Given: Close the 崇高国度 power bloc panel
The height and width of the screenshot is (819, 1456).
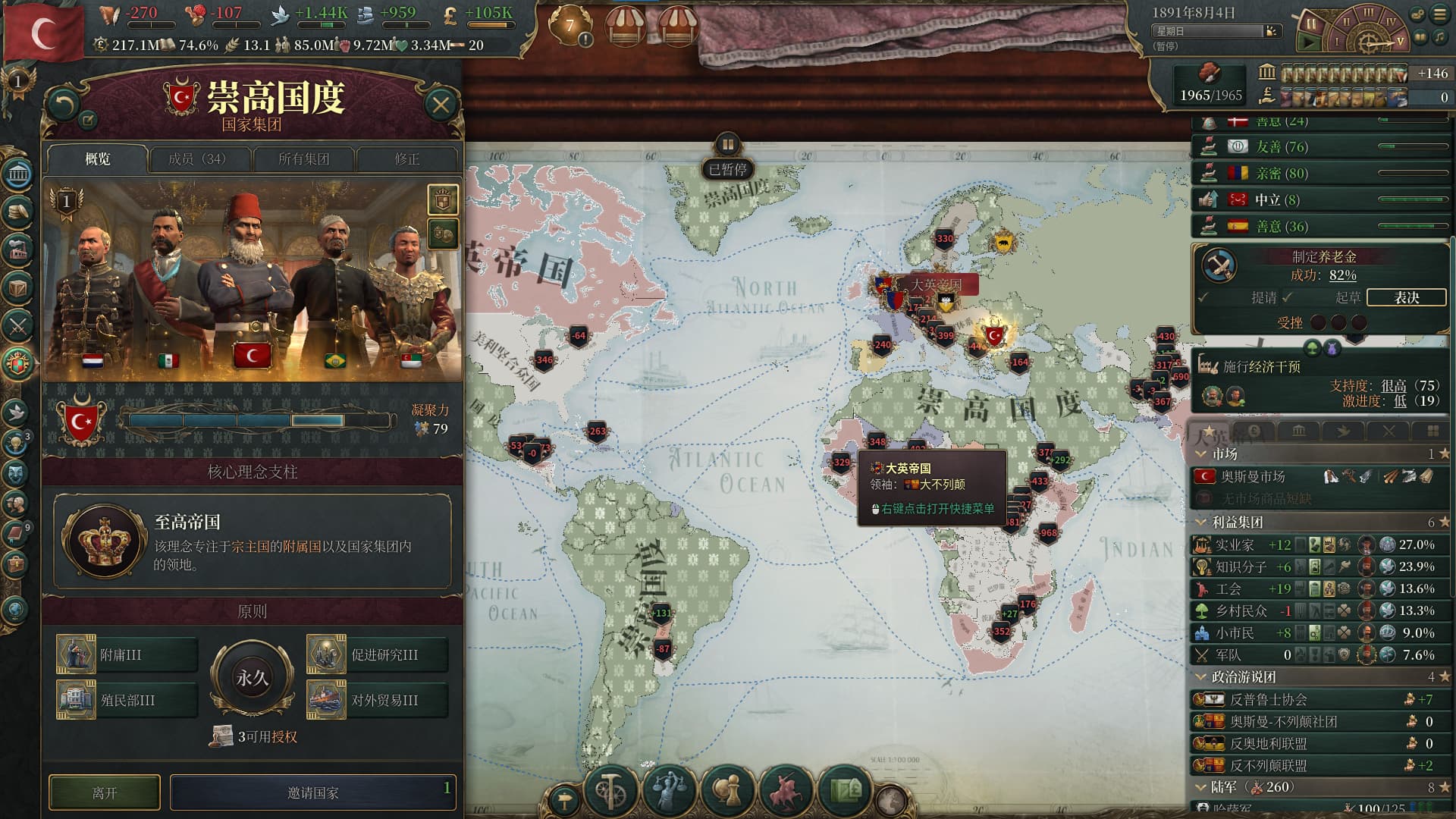Looking at the screenshot, I should (x=441, y=105).
